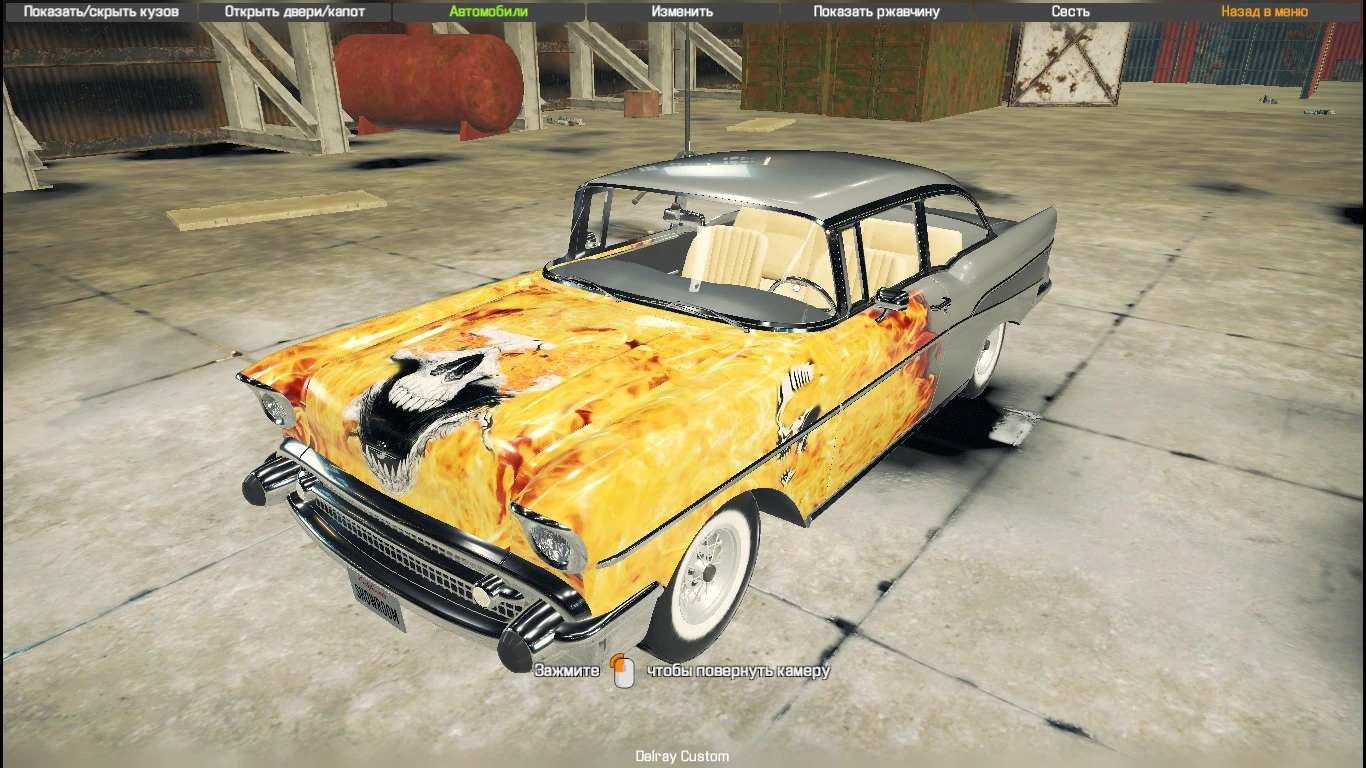Viewport: 1366px width, 768px height.
Task: Toggle rust display with Показать ржавчину
Action: point(873,11)
